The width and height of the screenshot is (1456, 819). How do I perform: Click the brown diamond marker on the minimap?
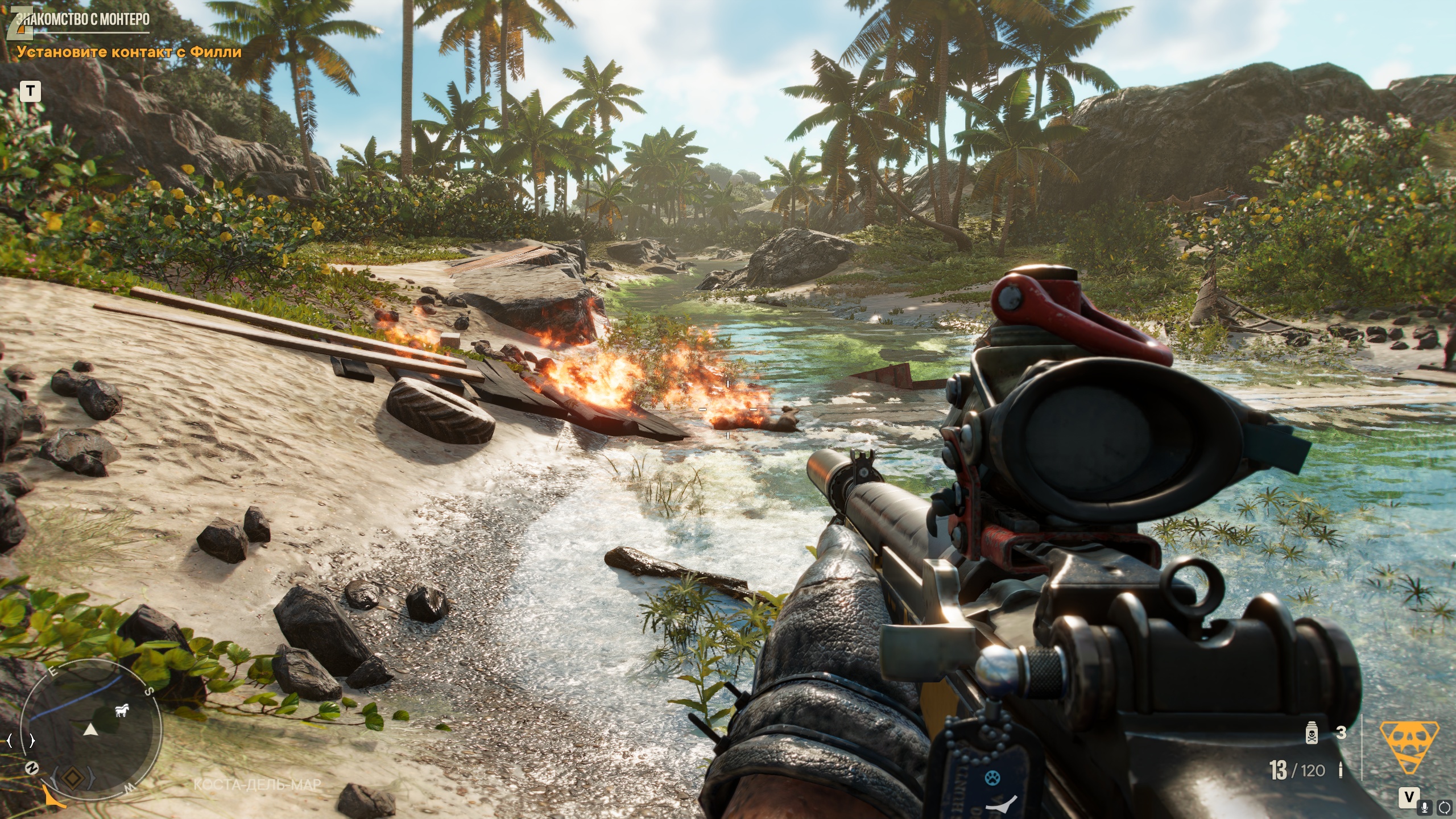72,778
